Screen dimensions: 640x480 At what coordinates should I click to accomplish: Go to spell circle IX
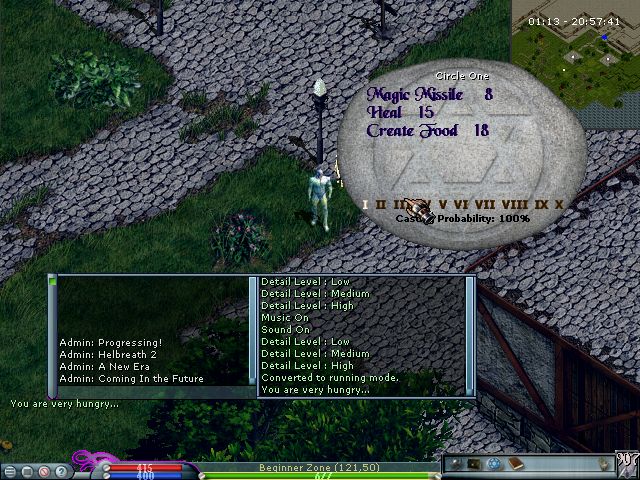541,205
